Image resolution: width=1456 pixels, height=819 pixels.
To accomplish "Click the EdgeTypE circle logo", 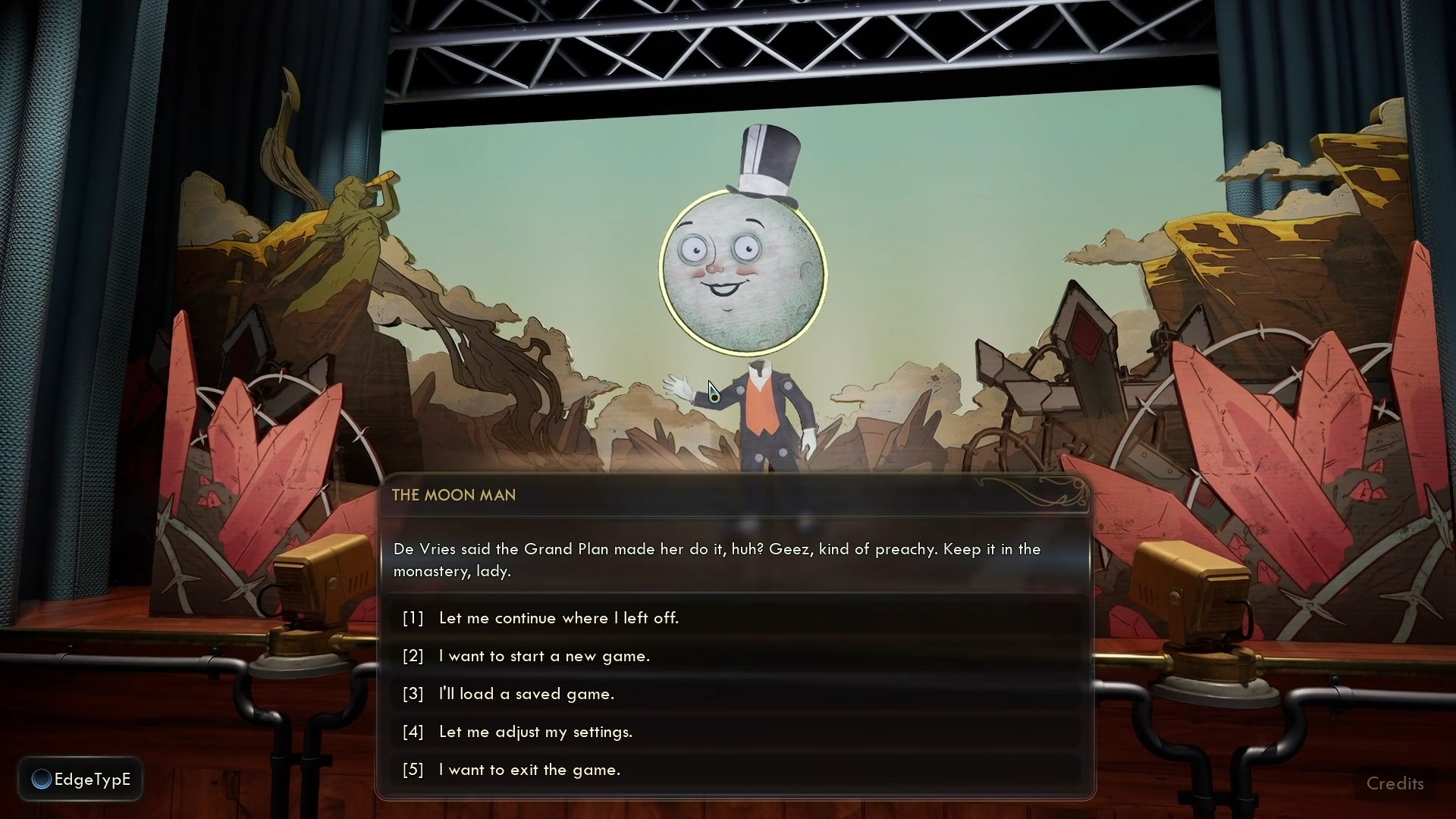I will (42, 779).
